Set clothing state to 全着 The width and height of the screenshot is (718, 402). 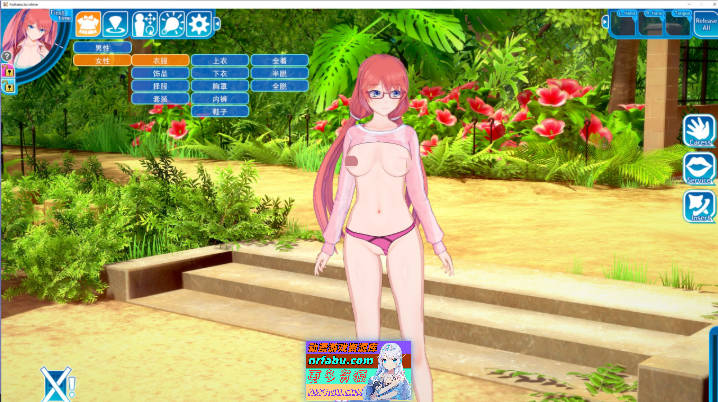pyautogui.click(x=278, y=60)
